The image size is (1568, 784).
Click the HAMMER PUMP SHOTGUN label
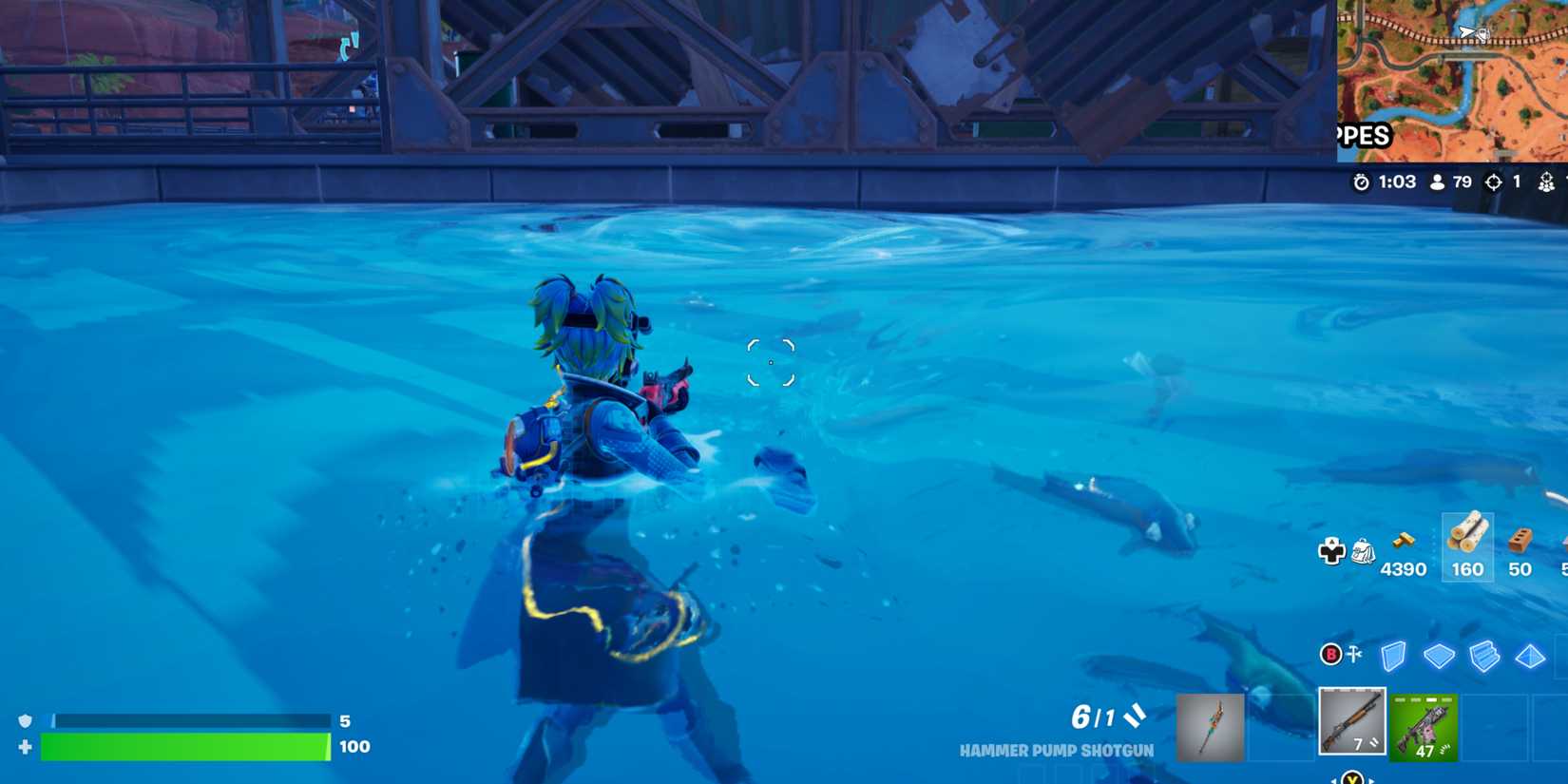point(1059,750)
